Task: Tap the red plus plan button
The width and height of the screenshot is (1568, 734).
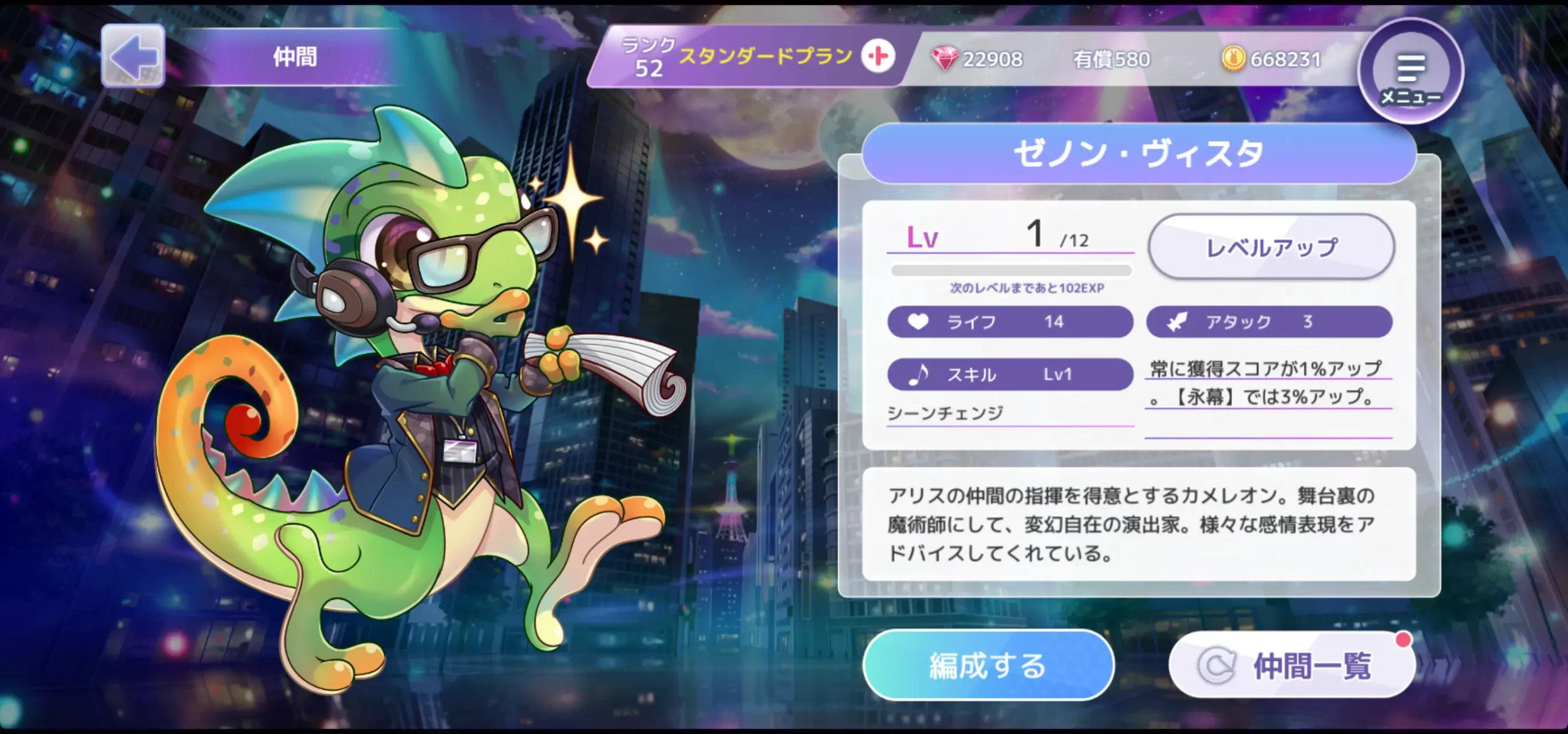Action: point(878,57)
